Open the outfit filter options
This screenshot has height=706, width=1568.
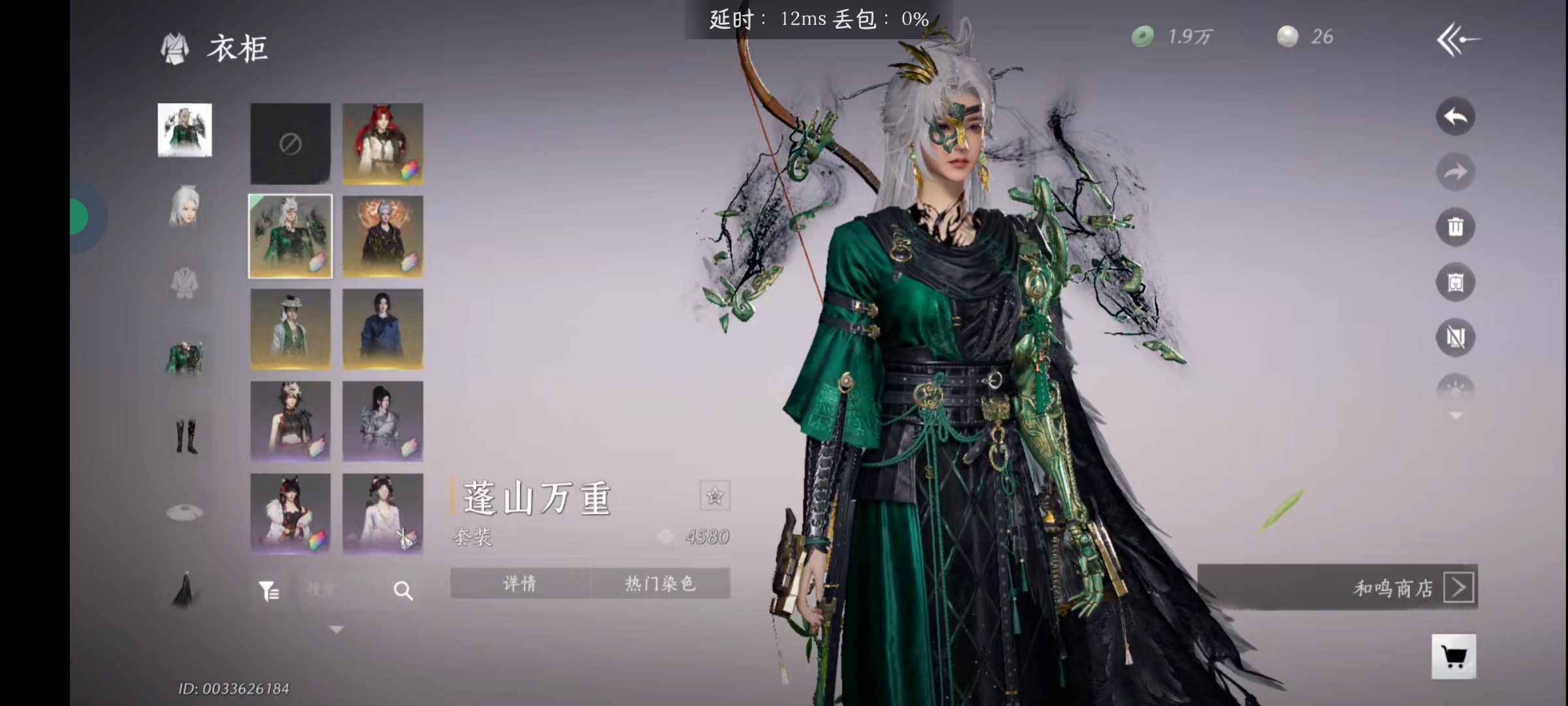[269, 591]
